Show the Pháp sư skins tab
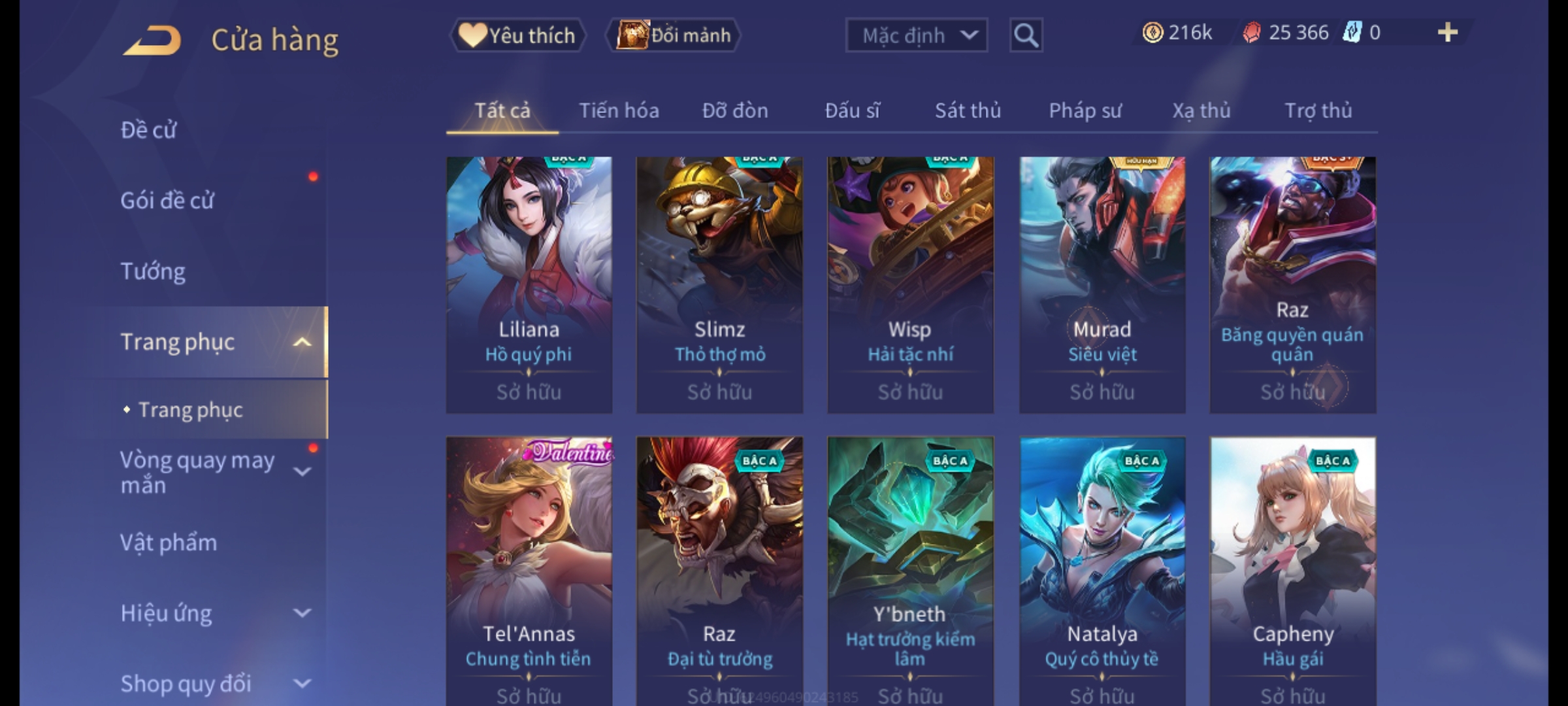 pyautogui.click(x=1085, y=110)
